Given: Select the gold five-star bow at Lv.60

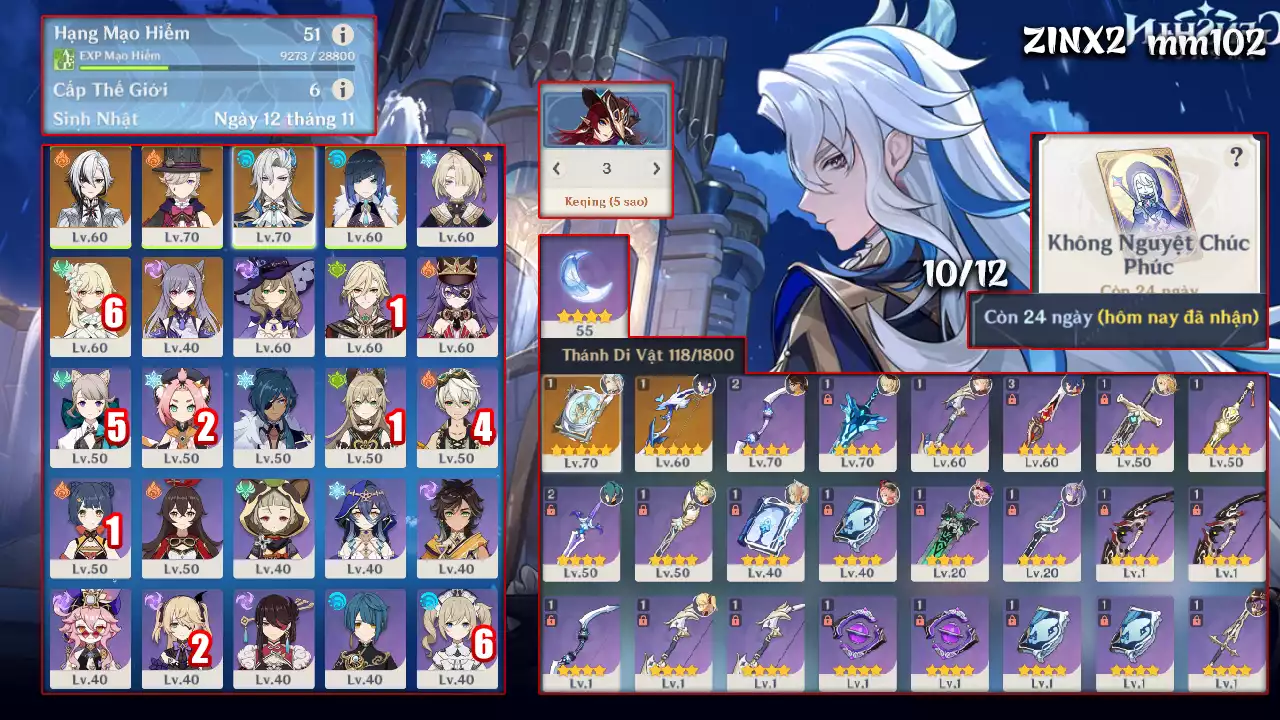Looking at the screenshot, I should pos(673,420).
